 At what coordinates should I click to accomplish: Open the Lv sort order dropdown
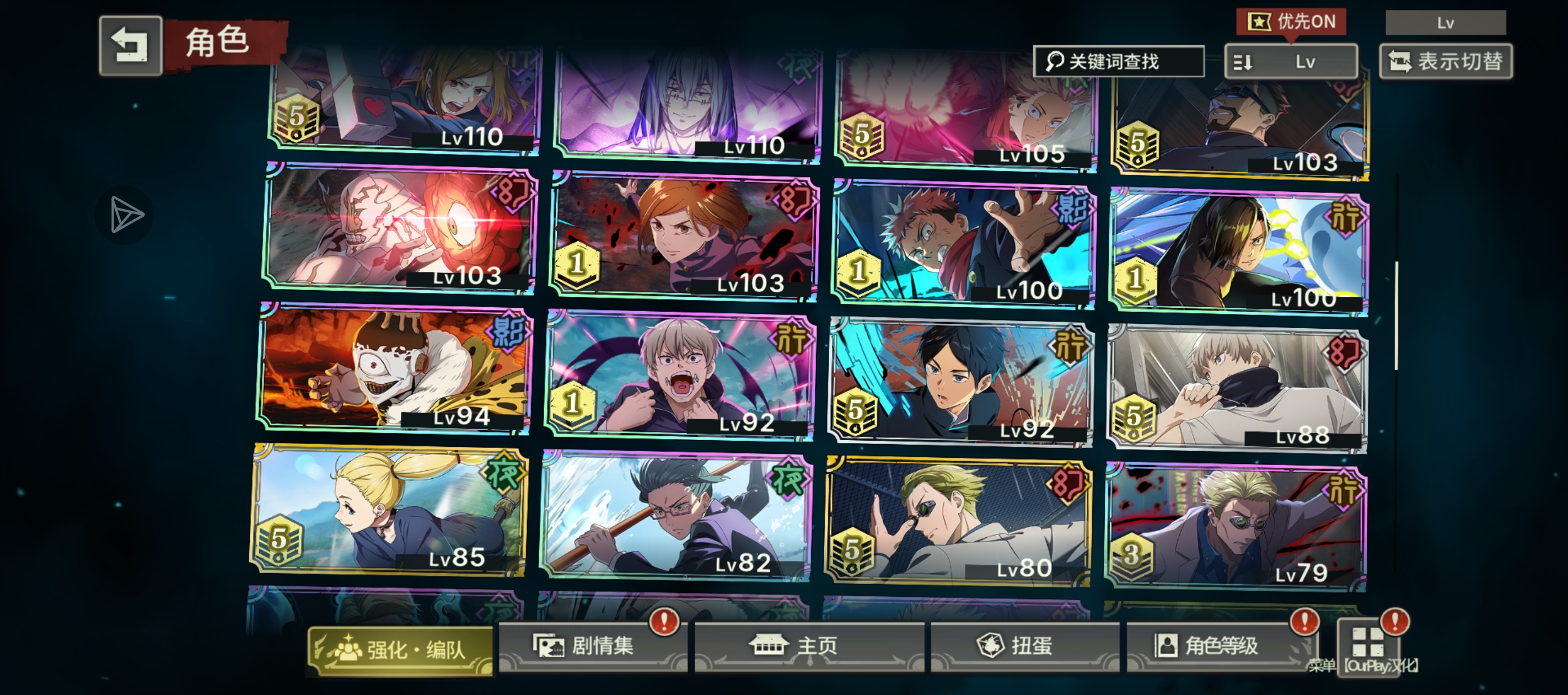1291,62
